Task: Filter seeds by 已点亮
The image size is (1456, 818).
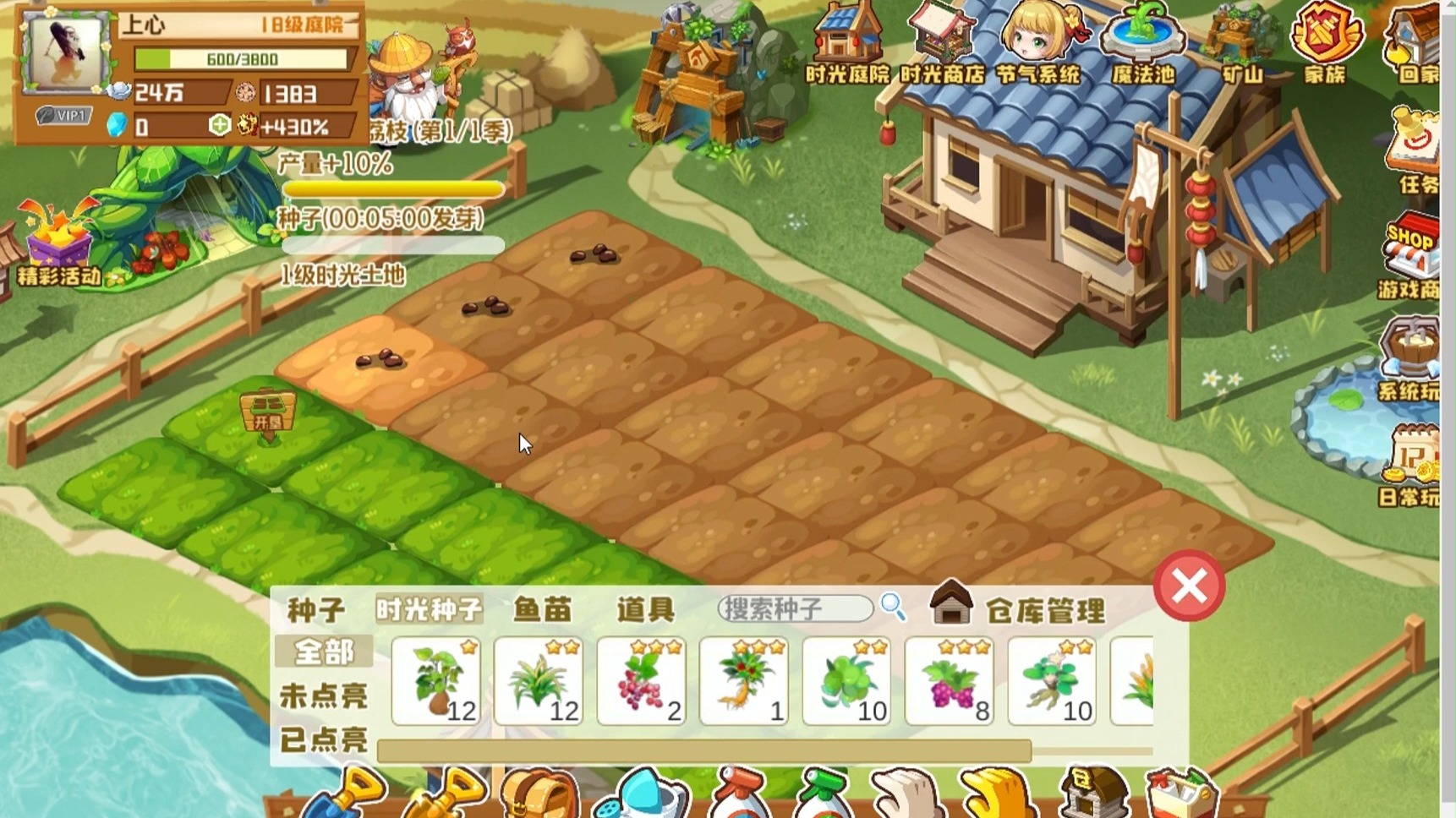Action: pos(324,740)
